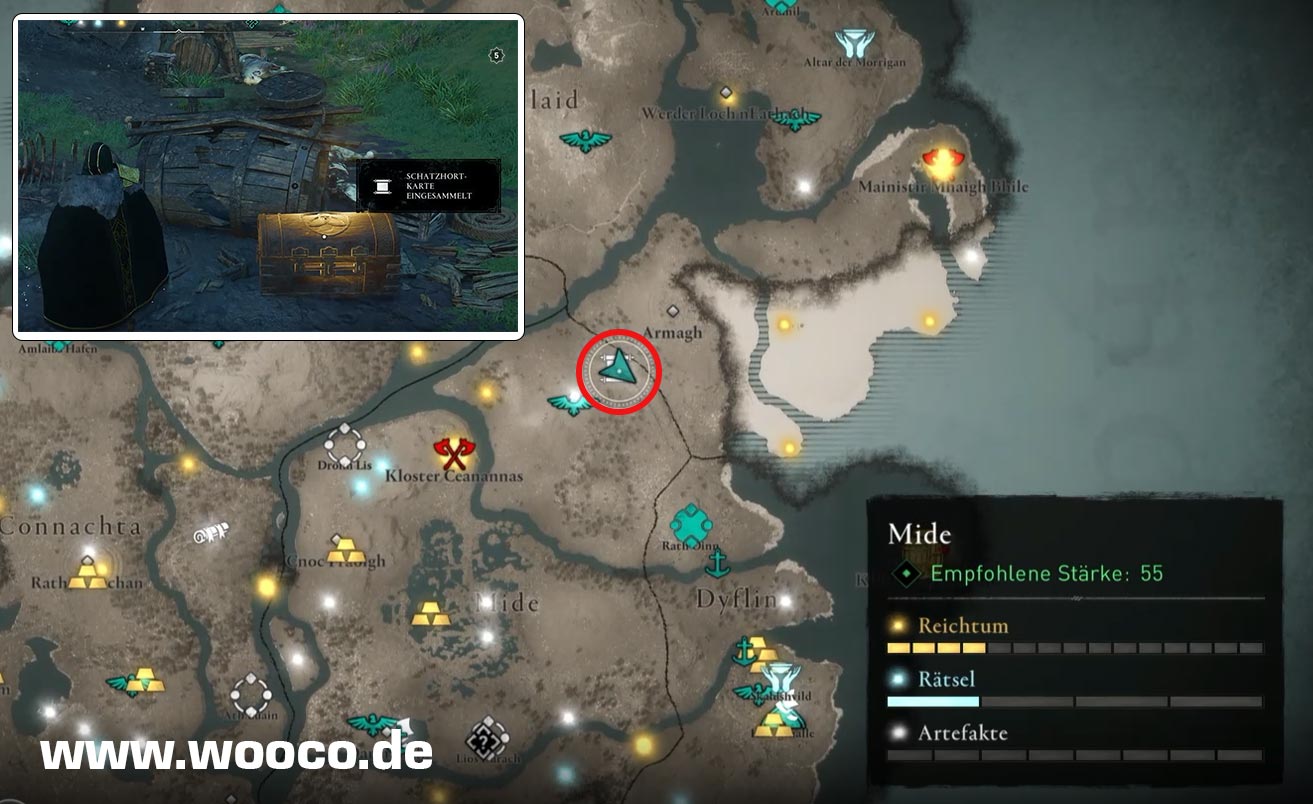1313x804 pixels.
Task: Select the Droim Lis ring marker
Action: click(345, 445)
